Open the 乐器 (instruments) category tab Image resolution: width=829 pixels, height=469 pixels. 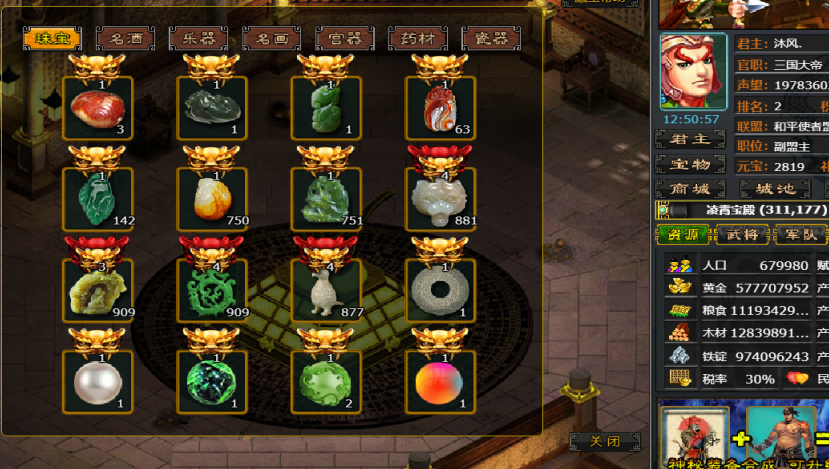[198, 39]
